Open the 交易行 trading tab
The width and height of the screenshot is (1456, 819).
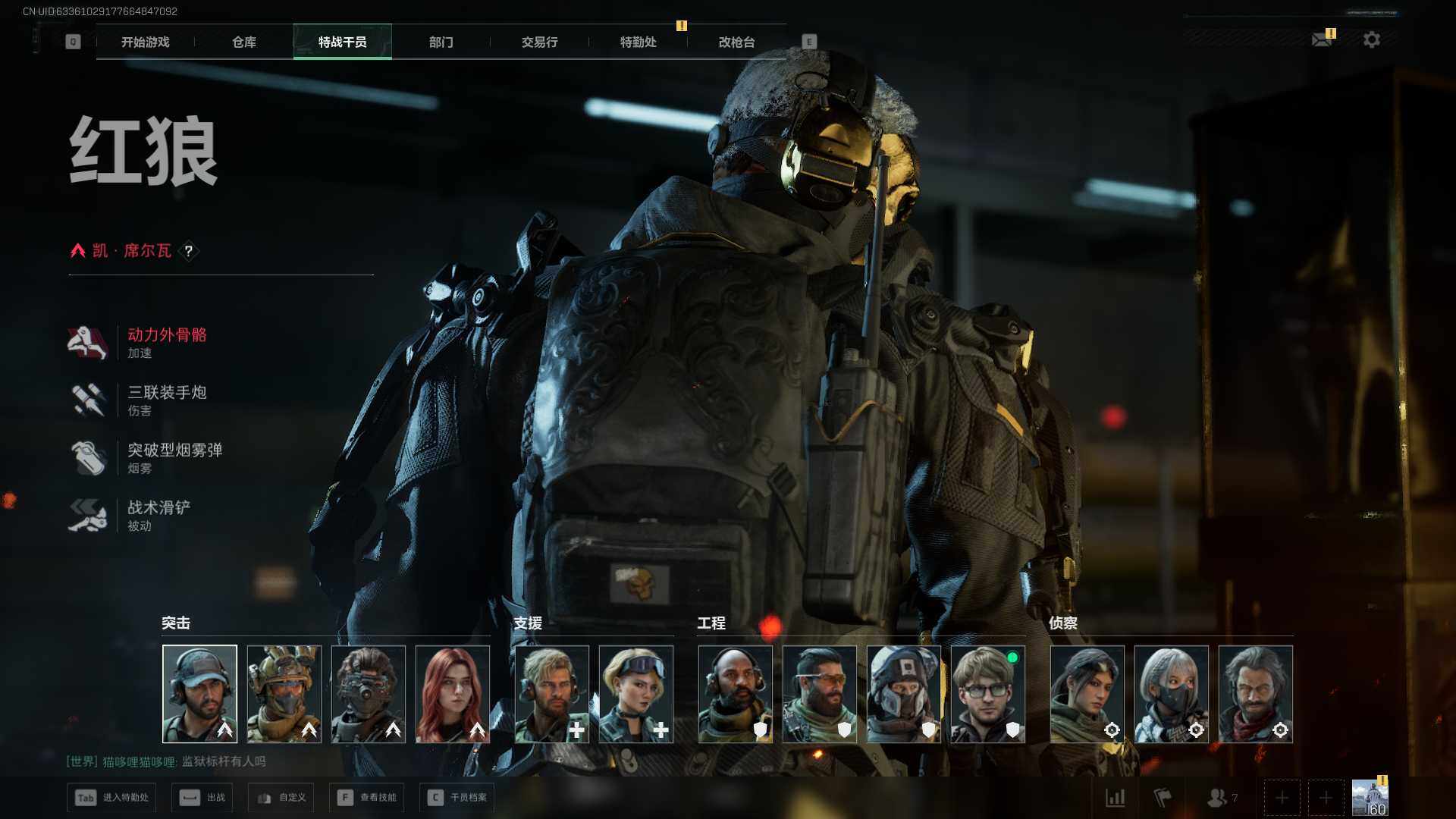539,42
